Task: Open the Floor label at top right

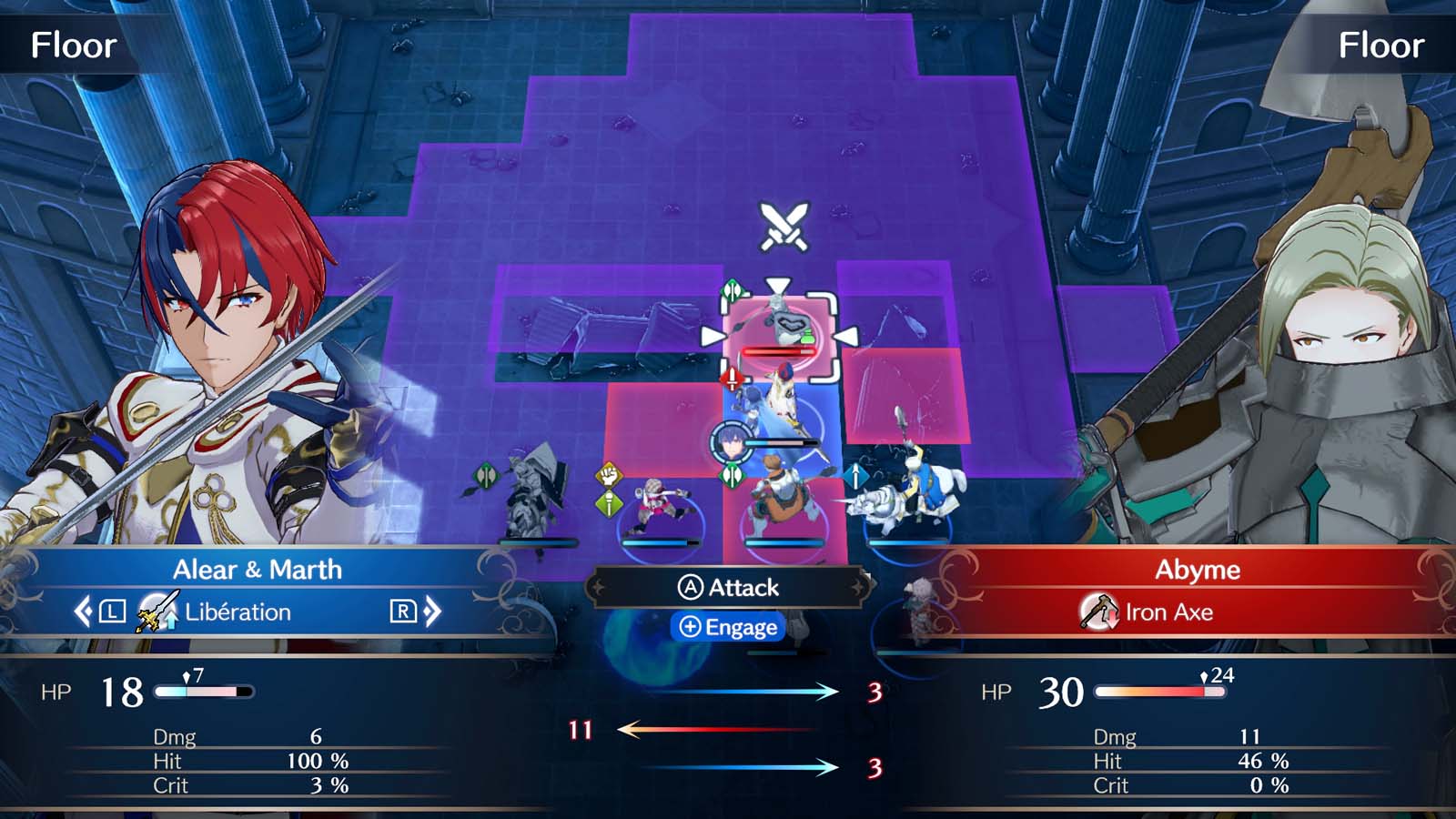Action: point(1383,44)
